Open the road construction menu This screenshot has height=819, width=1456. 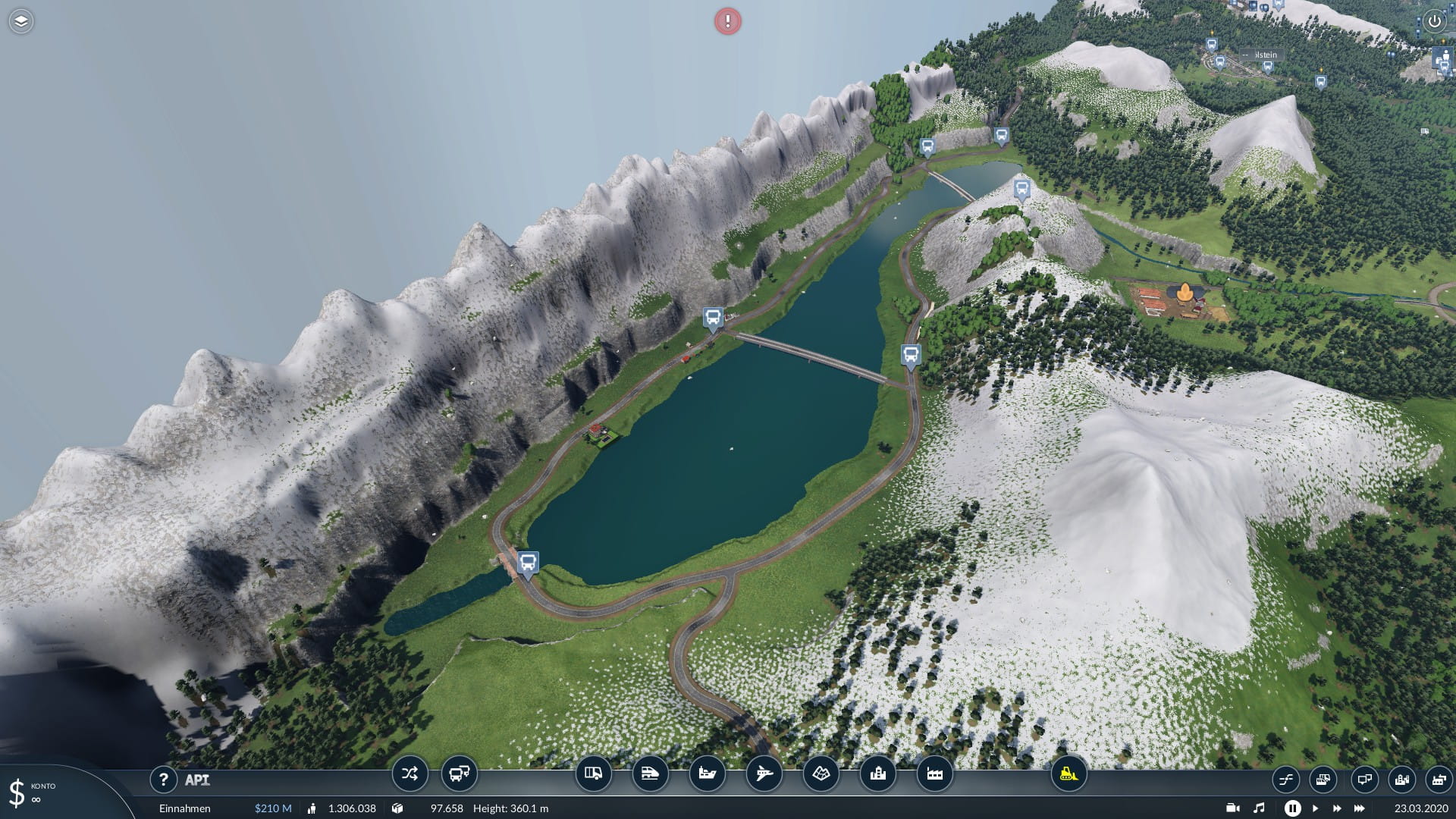(x=593, y=774)
